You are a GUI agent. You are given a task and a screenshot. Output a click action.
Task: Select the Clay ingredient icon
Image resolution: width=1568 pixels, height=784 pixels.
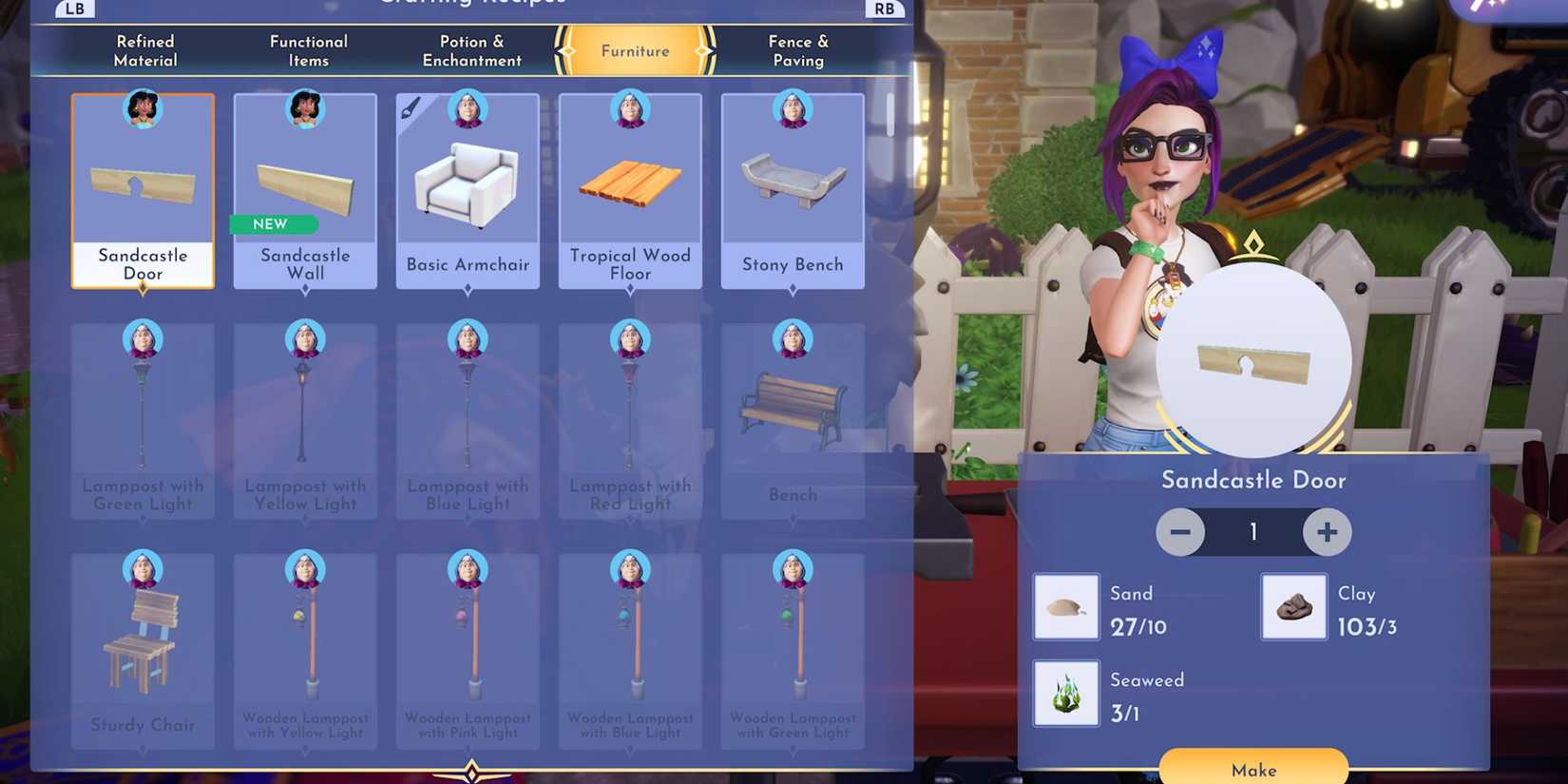(1292, 606)
